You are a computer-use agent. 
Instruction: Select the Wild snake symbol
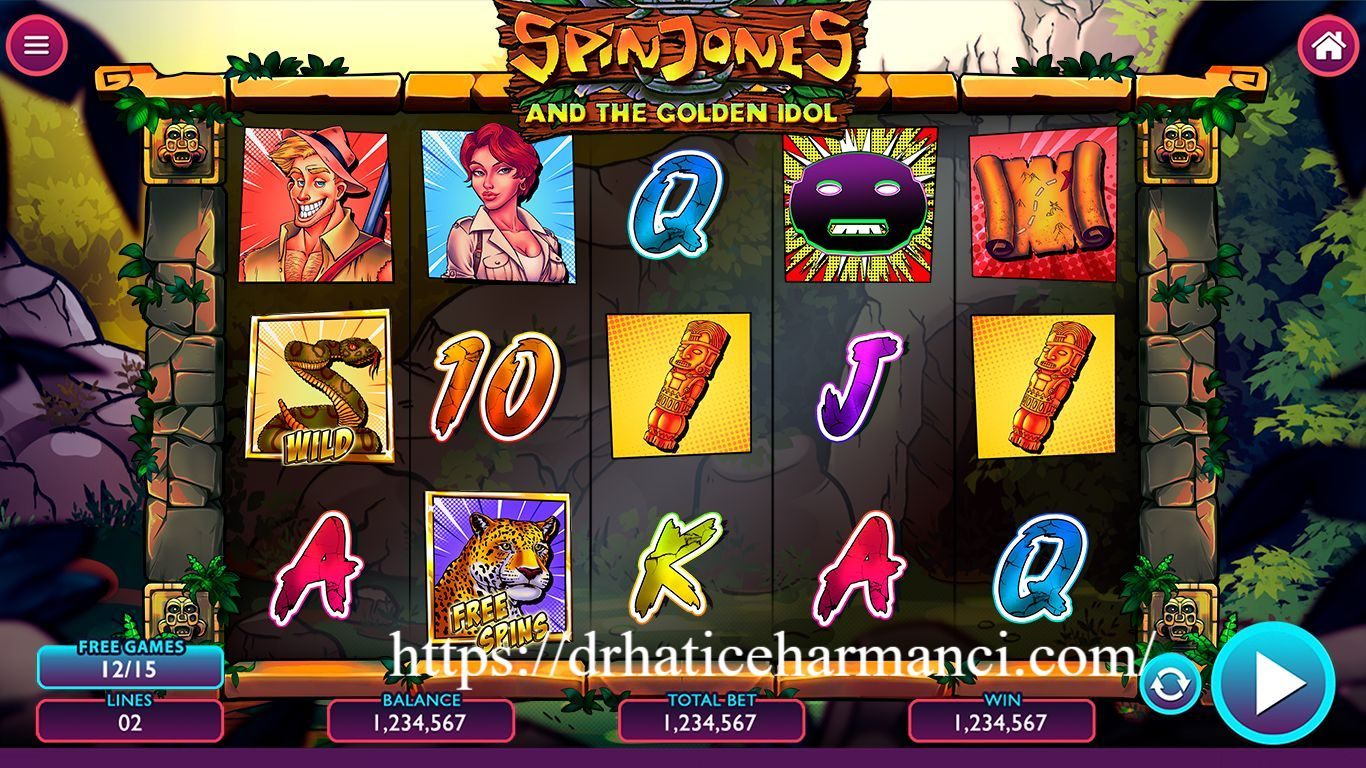pyautogui.click(x=320, y=385)
